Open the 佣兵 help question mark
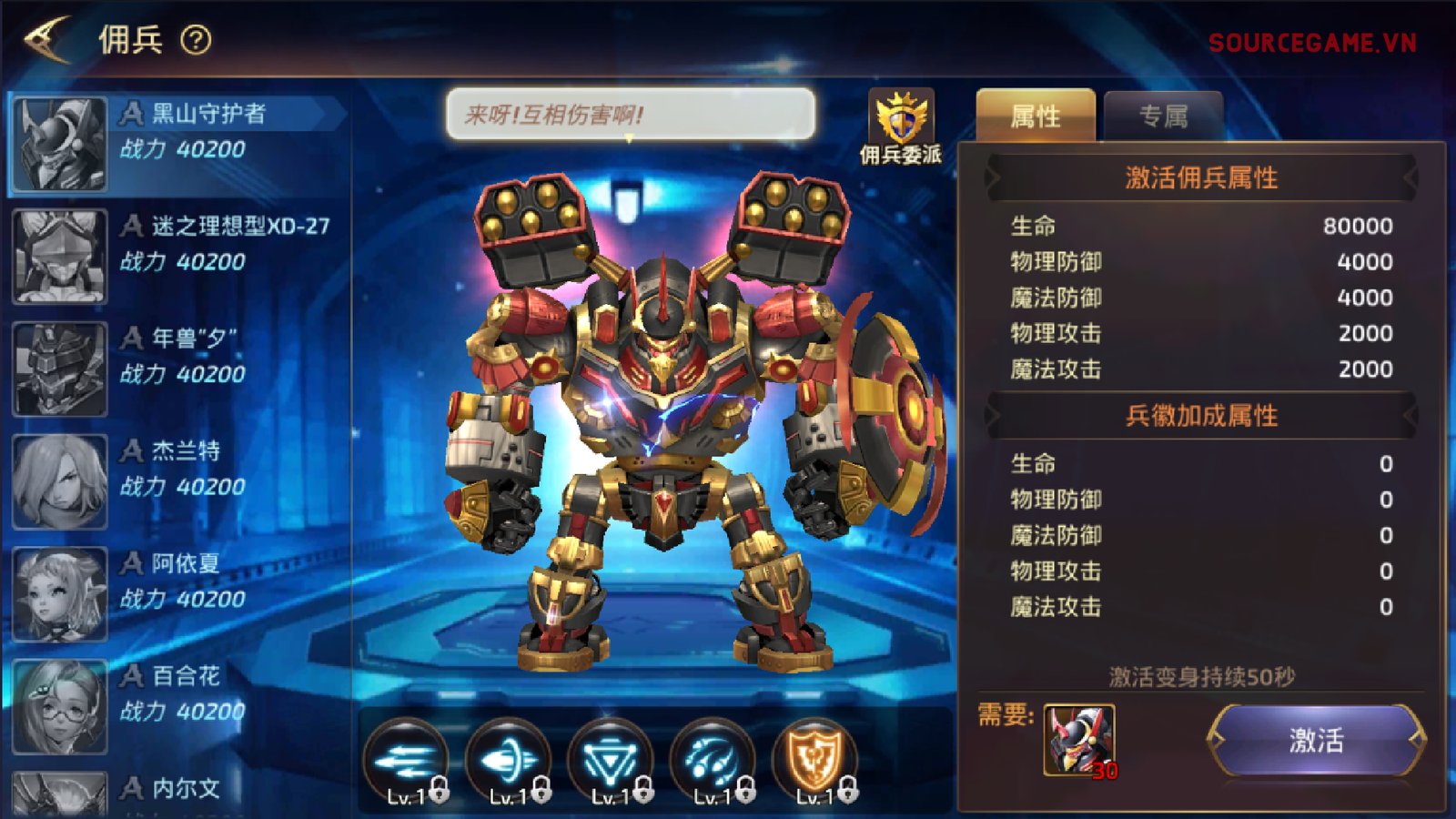 [x=196, y=40]
